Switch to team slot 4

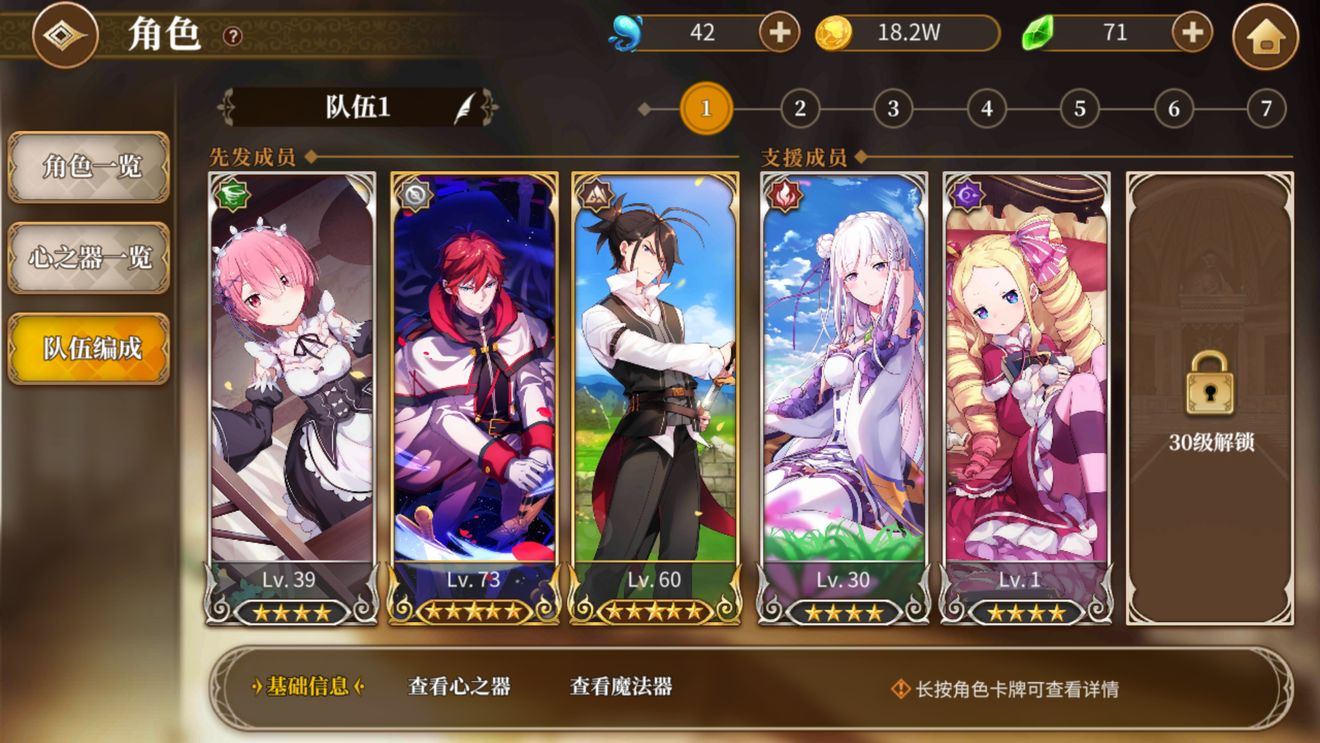(x=987, y=109)
